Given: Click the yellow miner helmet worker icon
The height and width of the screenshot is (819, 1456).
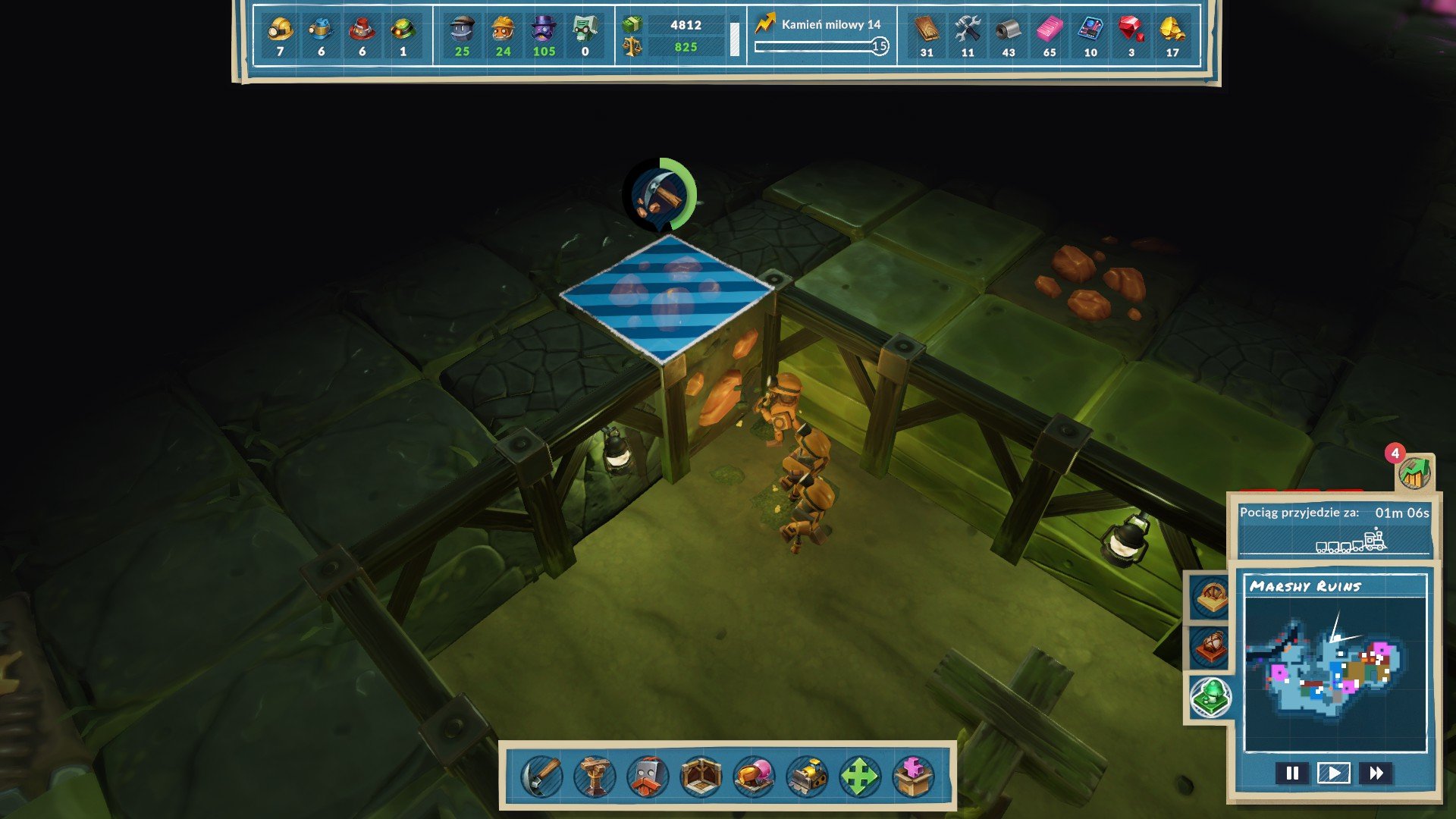Looking at the screenshot, I should click(x=280, y=30).
